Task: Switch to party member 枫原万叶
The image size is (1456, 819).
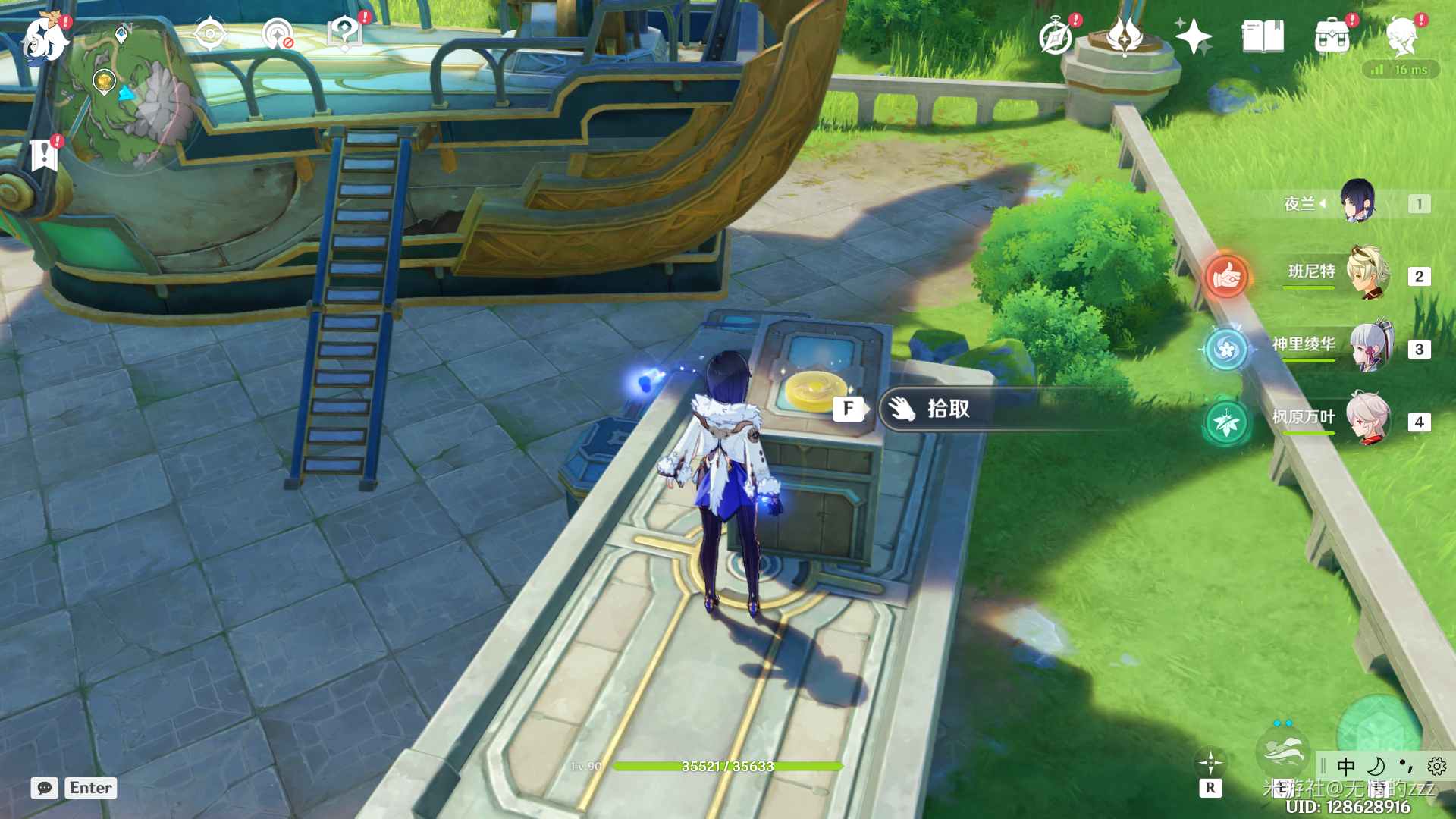Action: (x=1367, y=419)
